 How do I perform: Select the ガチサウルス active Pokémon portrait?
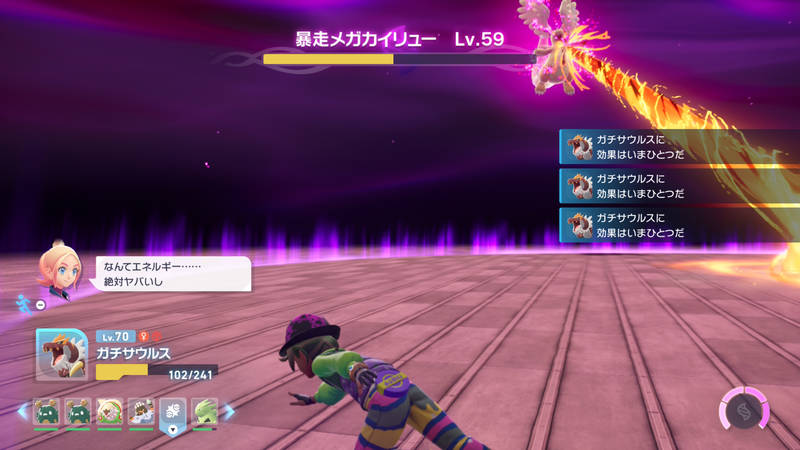pos(61,354)
